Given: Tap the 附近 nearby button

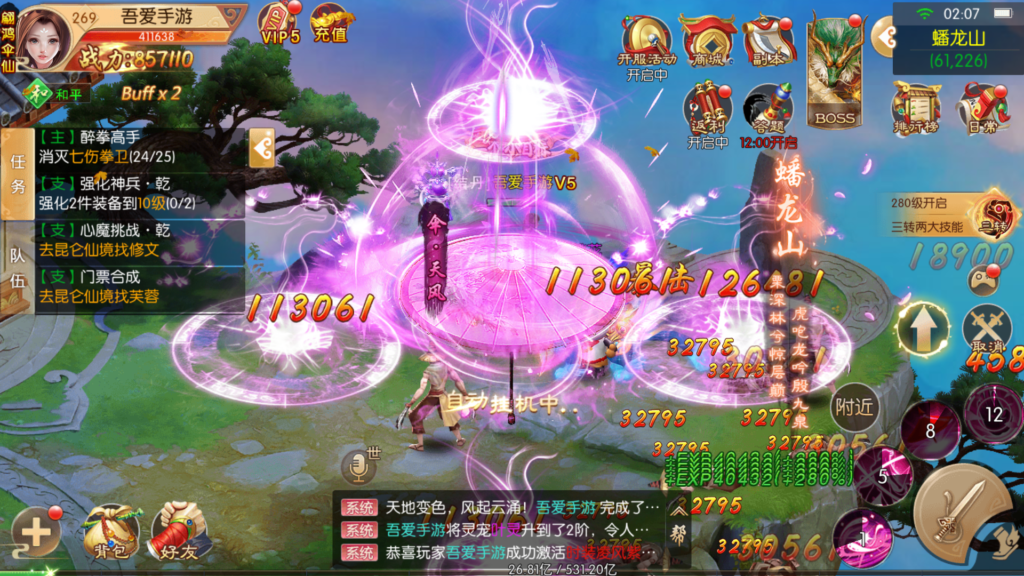Looking at the screenshot, I should click(855, 406).
